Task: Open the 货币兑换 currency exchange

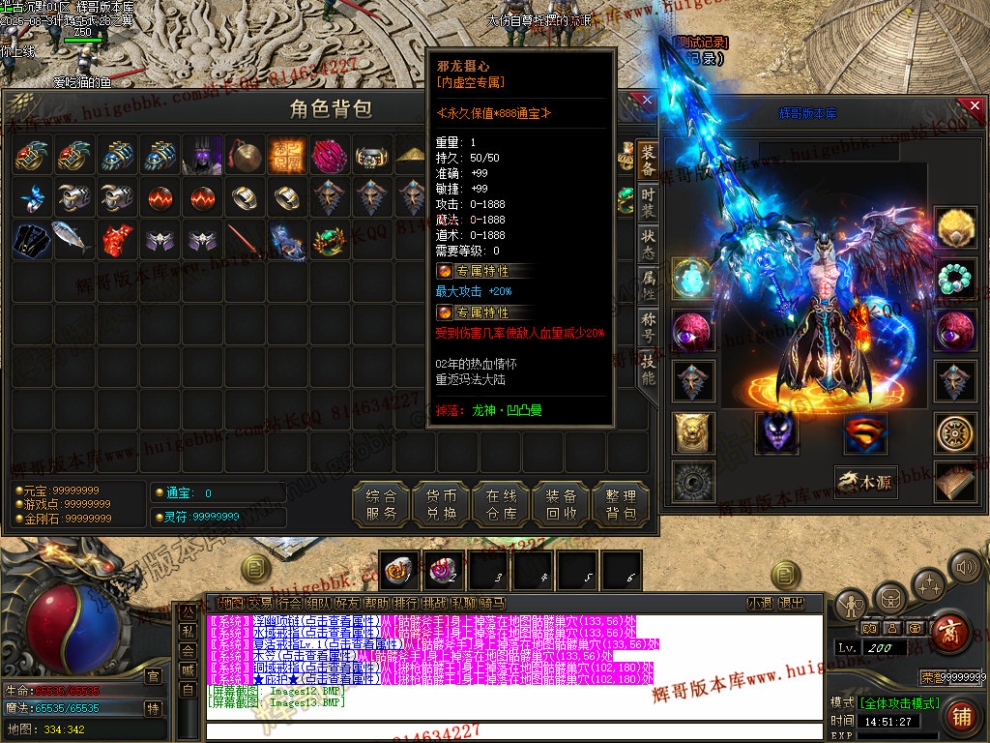Action: [441, 505]
